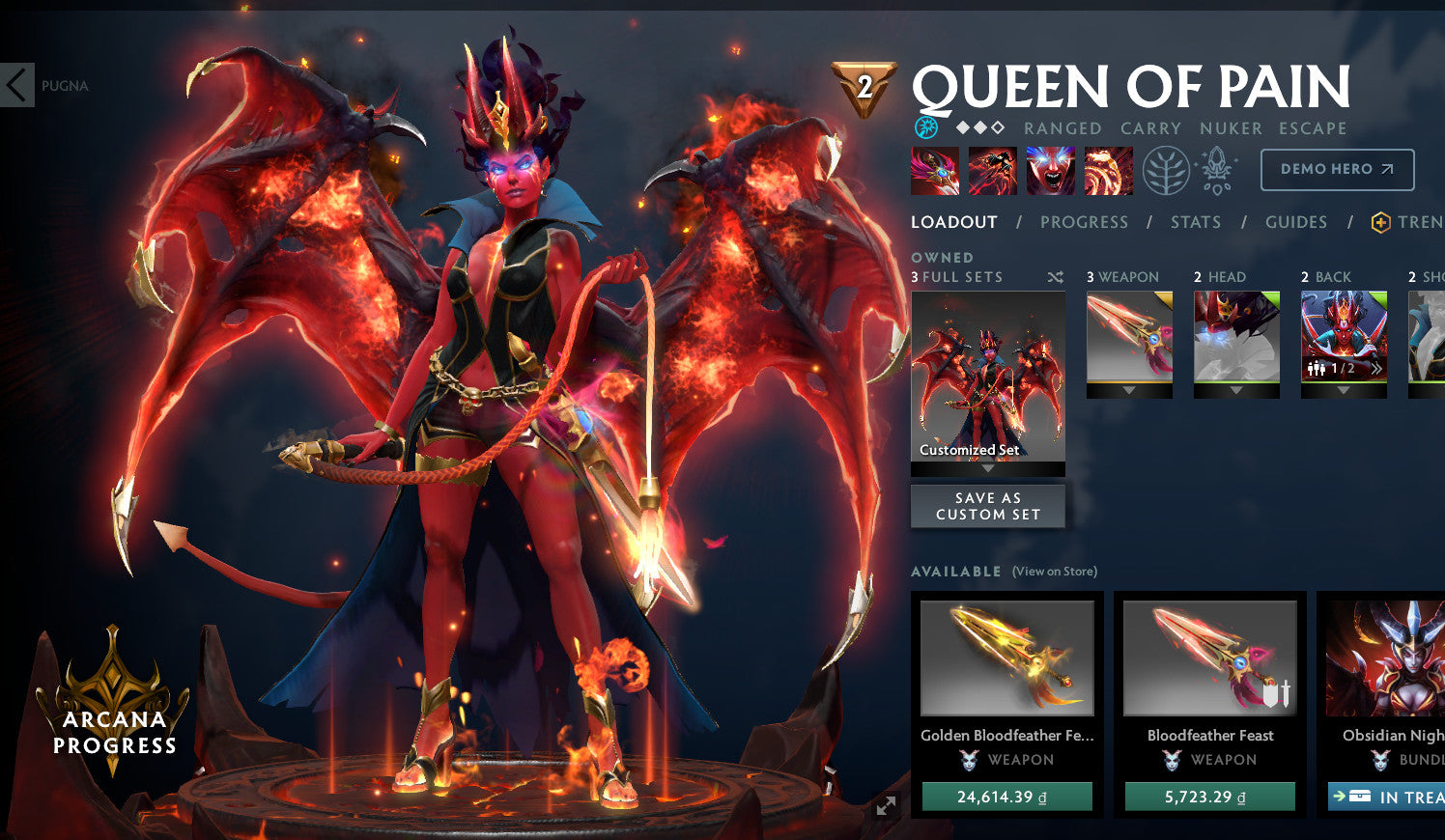Show the Guides tab
The height and width of the screenshot is (840, 1445).
(1296, 222)
